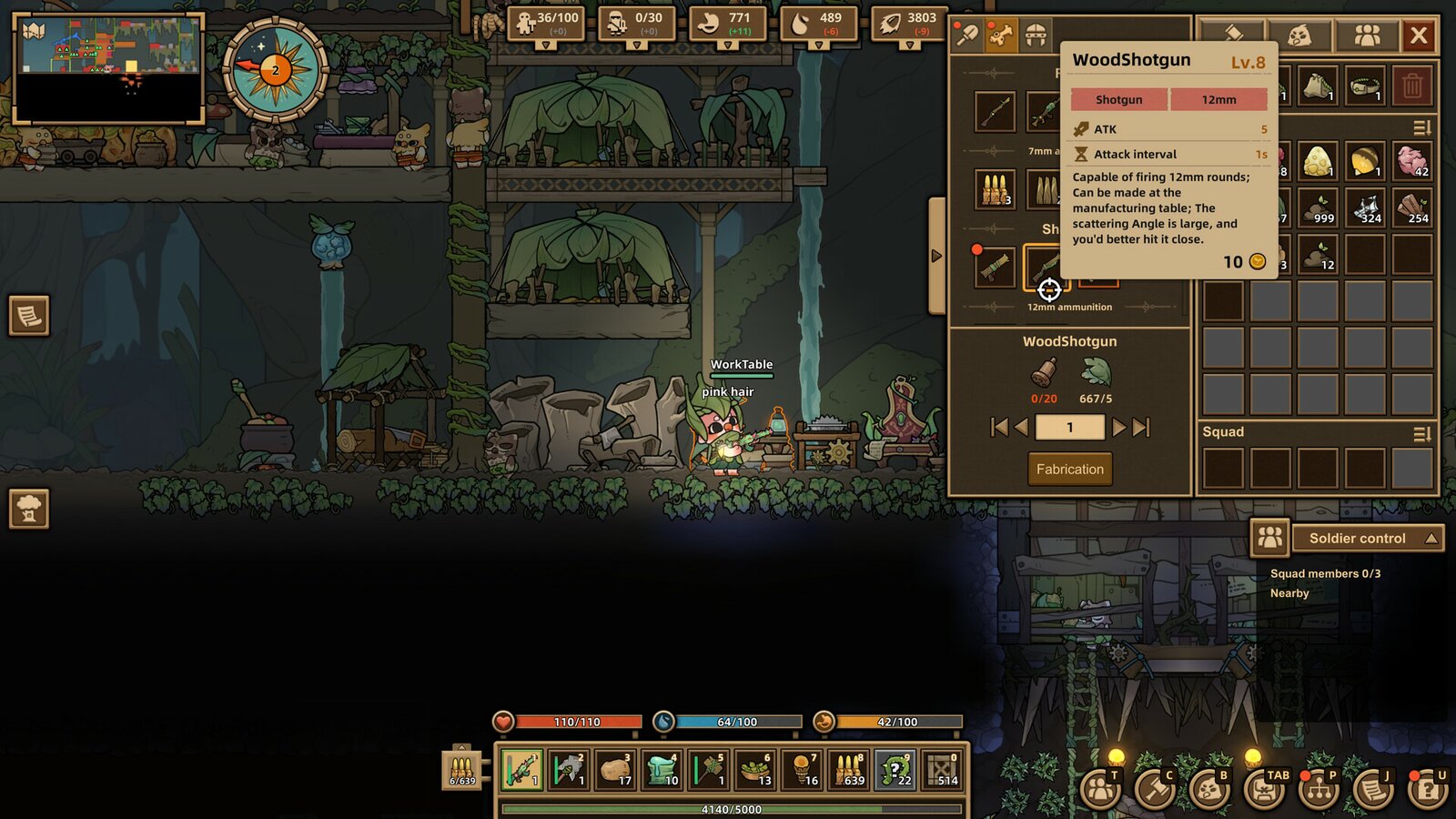This screenshot has width=1456, height=819.
Task: Collapse the crafting panel with side arrow
Action: 936,256
